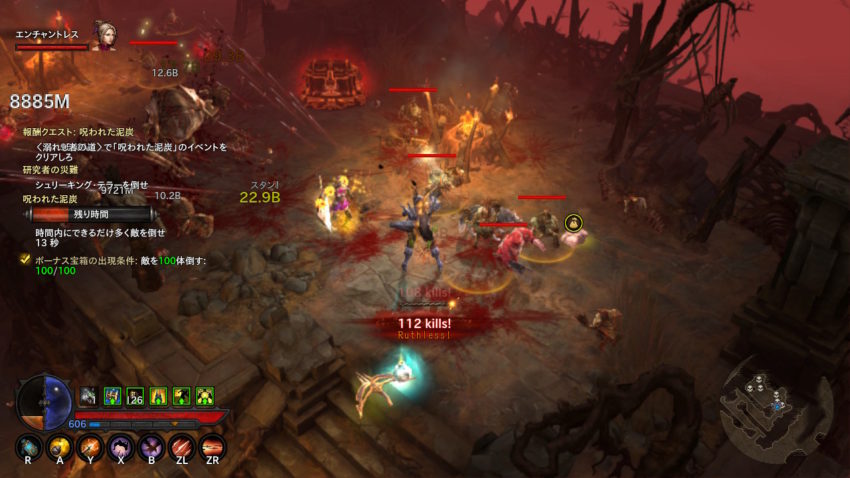Activate the orange streaking arrows skill

point(212,447)
